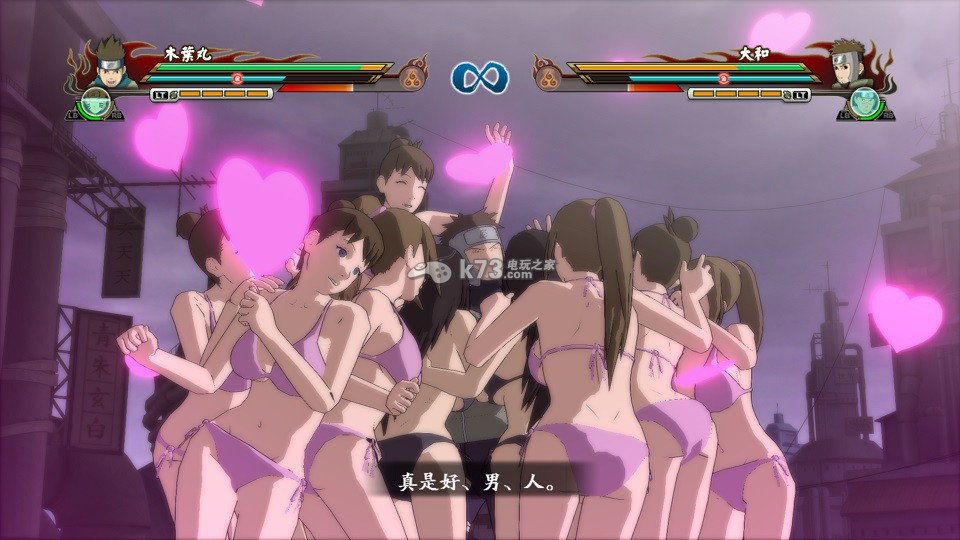
Task: Click Yamato's character portrait
Action: point(851,62)
